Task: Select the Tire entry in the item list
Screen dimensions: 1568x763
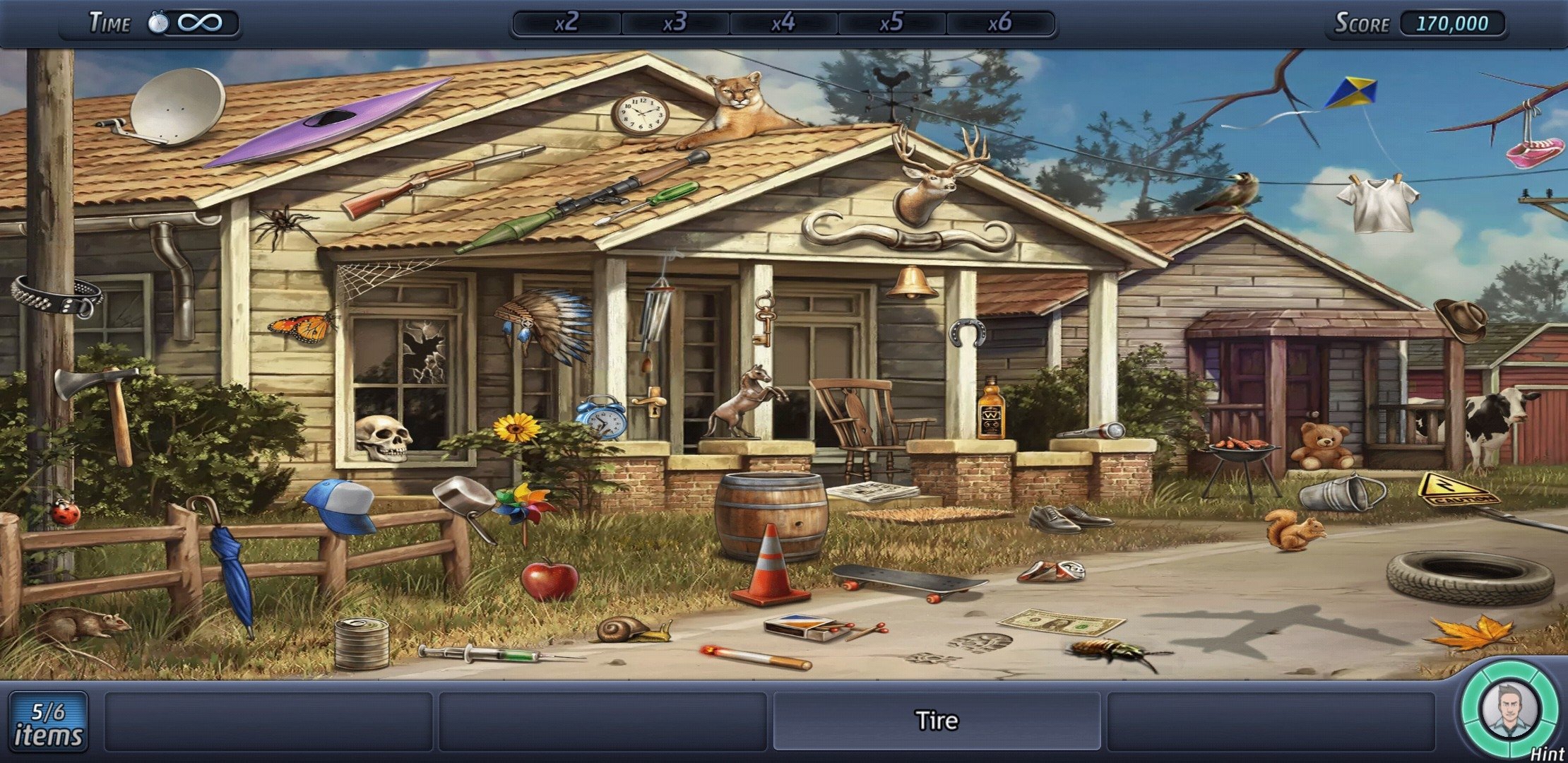Action: (937, 721)
